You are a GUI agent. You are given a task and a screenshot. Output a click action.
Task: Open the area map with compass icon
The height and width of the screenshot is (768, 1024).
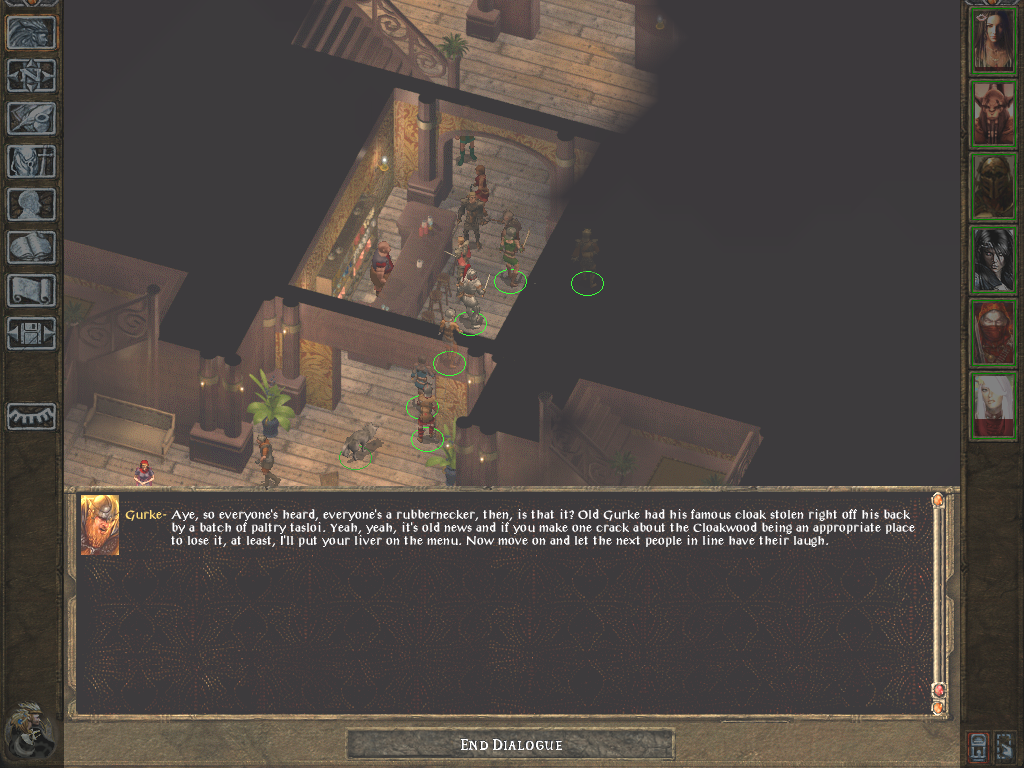(31, 75)
